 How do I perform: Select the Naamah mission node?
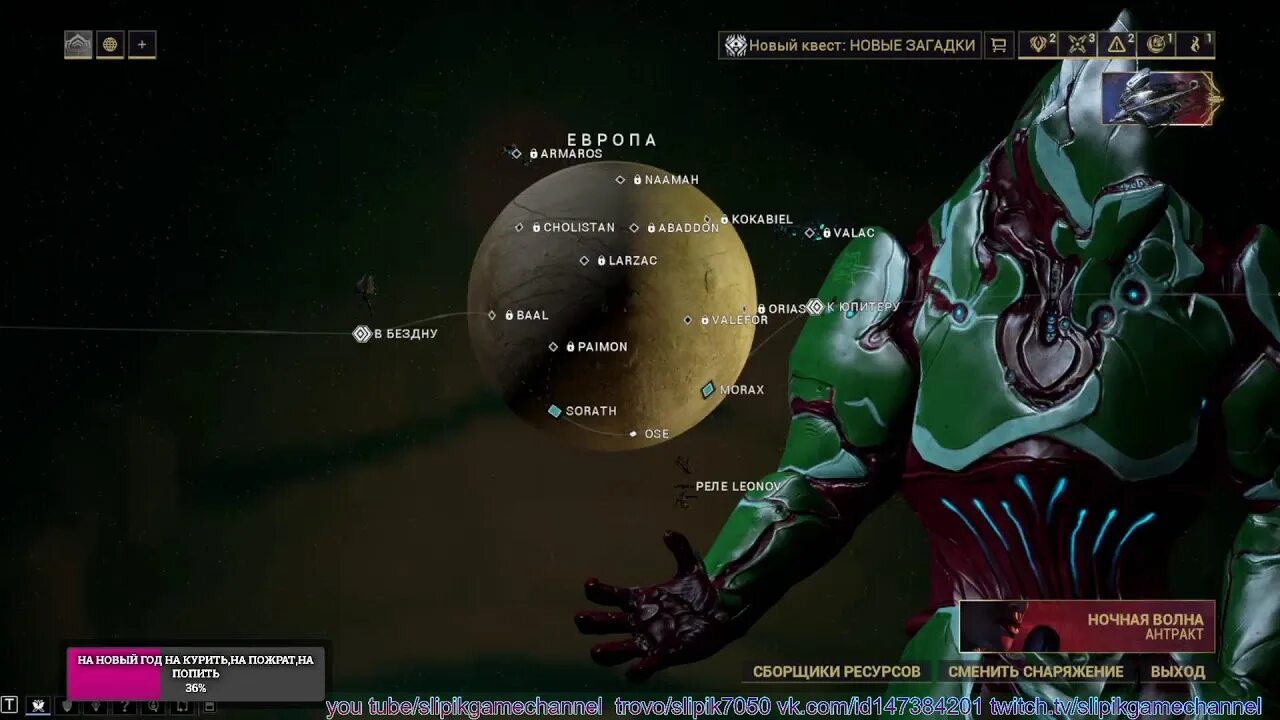tap(621, 180)
